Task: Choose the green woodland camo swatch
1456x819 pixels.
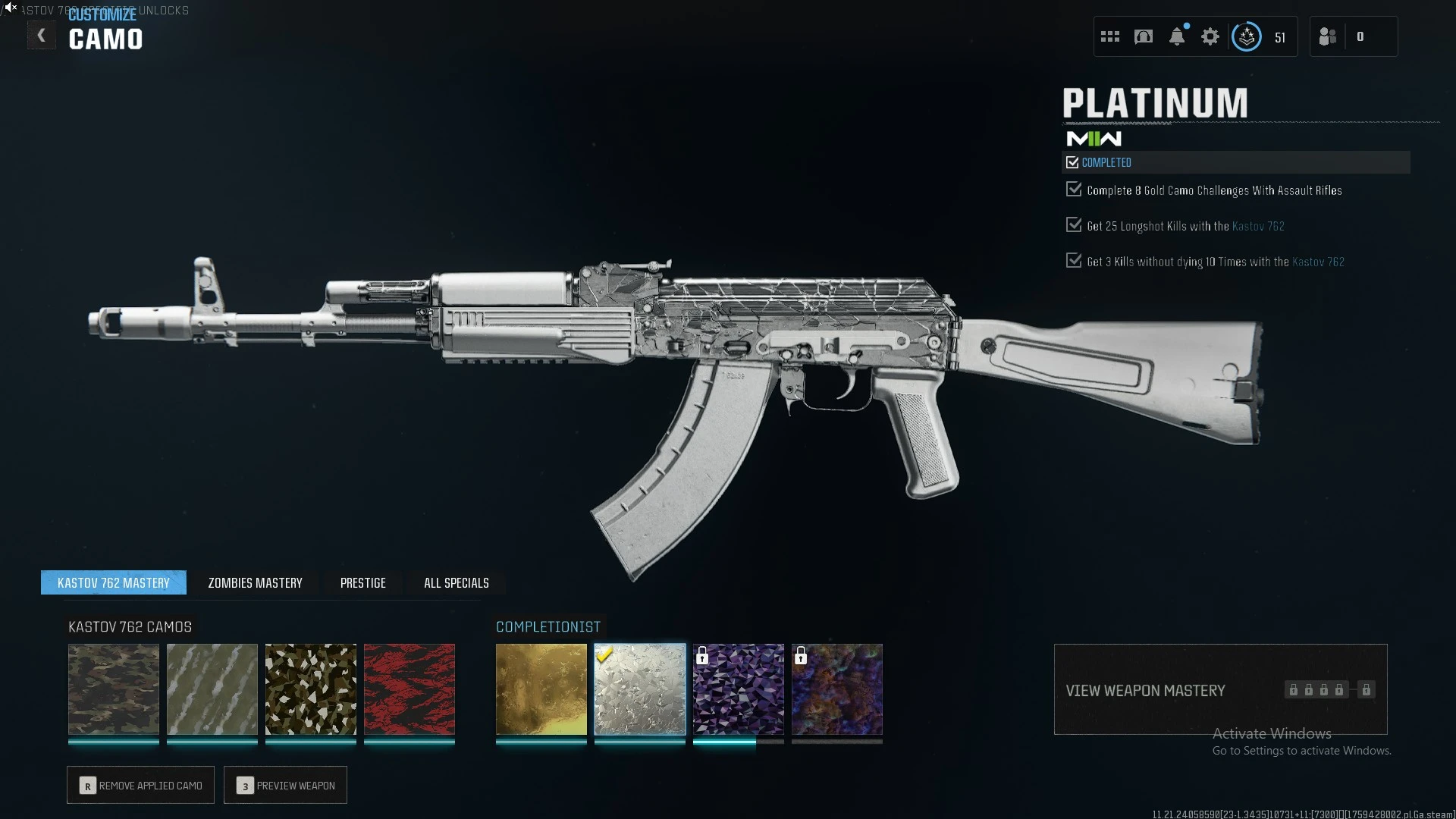Action: click(x=114, y=689)
